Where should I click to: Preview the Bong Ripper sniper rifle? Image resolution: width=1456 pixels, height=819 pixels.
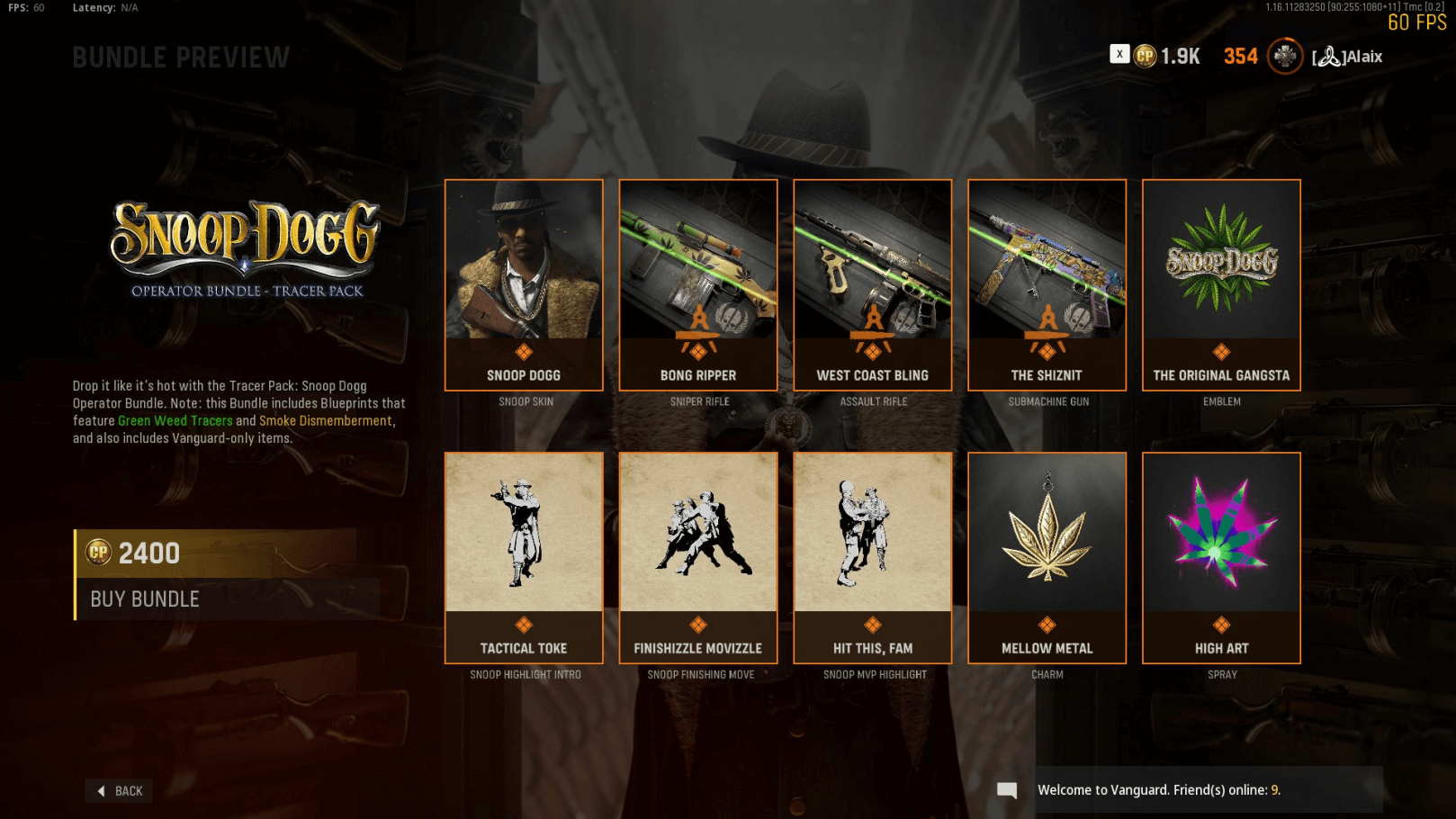[x=698, y=284]
